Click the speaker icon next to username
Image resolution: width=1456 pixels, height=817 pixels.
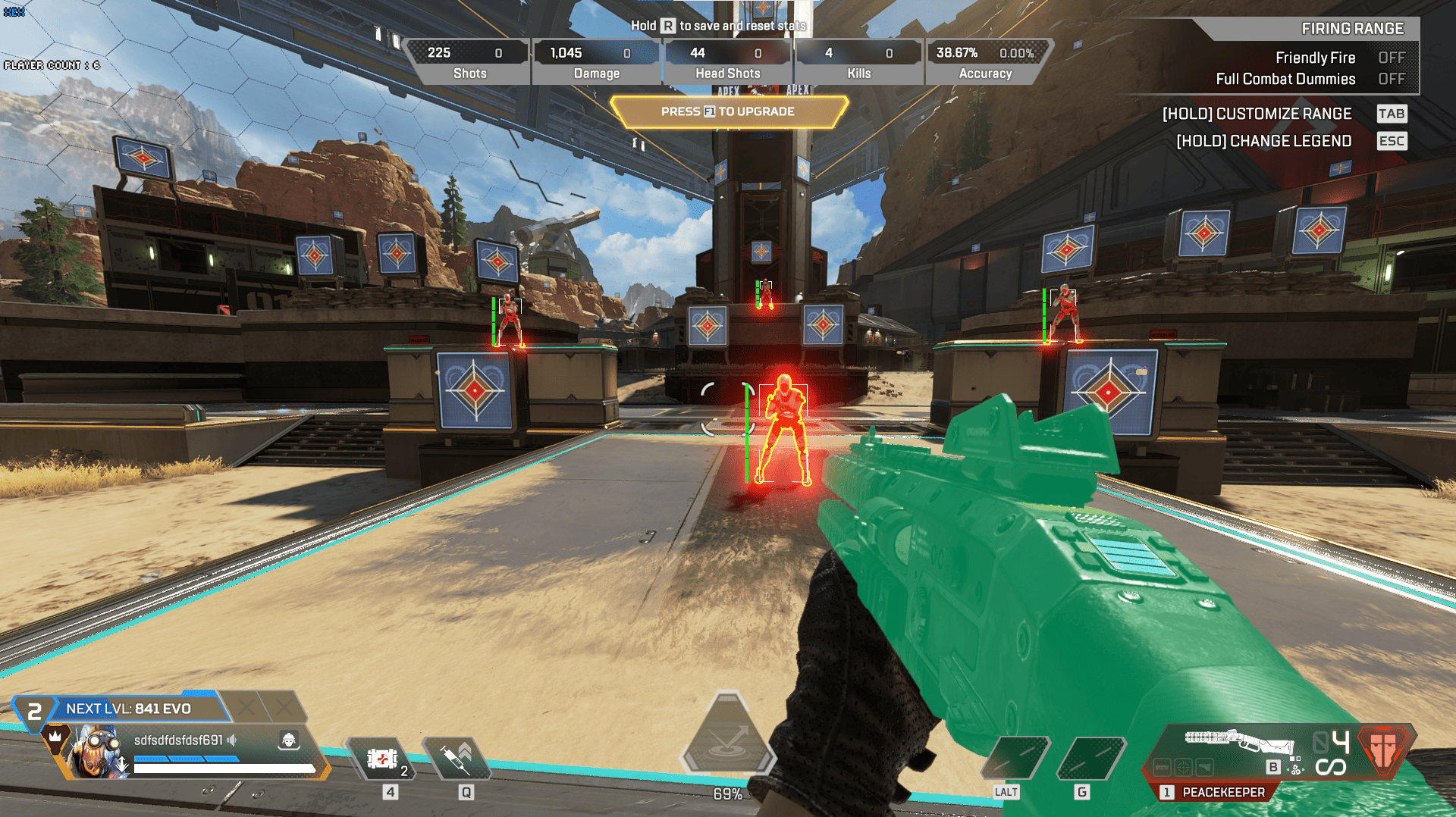(x=233, y=740)
